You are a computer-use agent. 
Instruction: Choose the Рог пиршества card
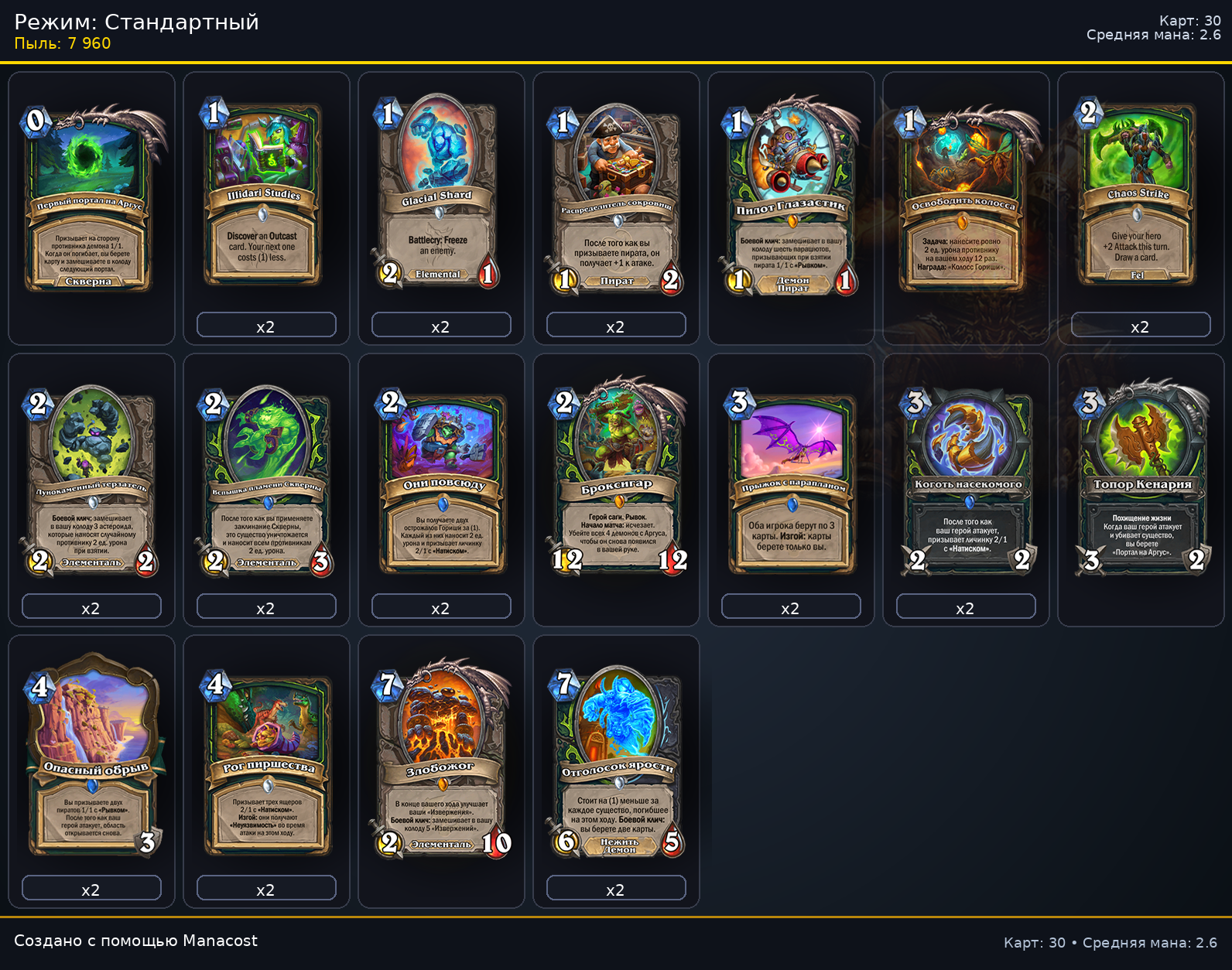(265, 763)
